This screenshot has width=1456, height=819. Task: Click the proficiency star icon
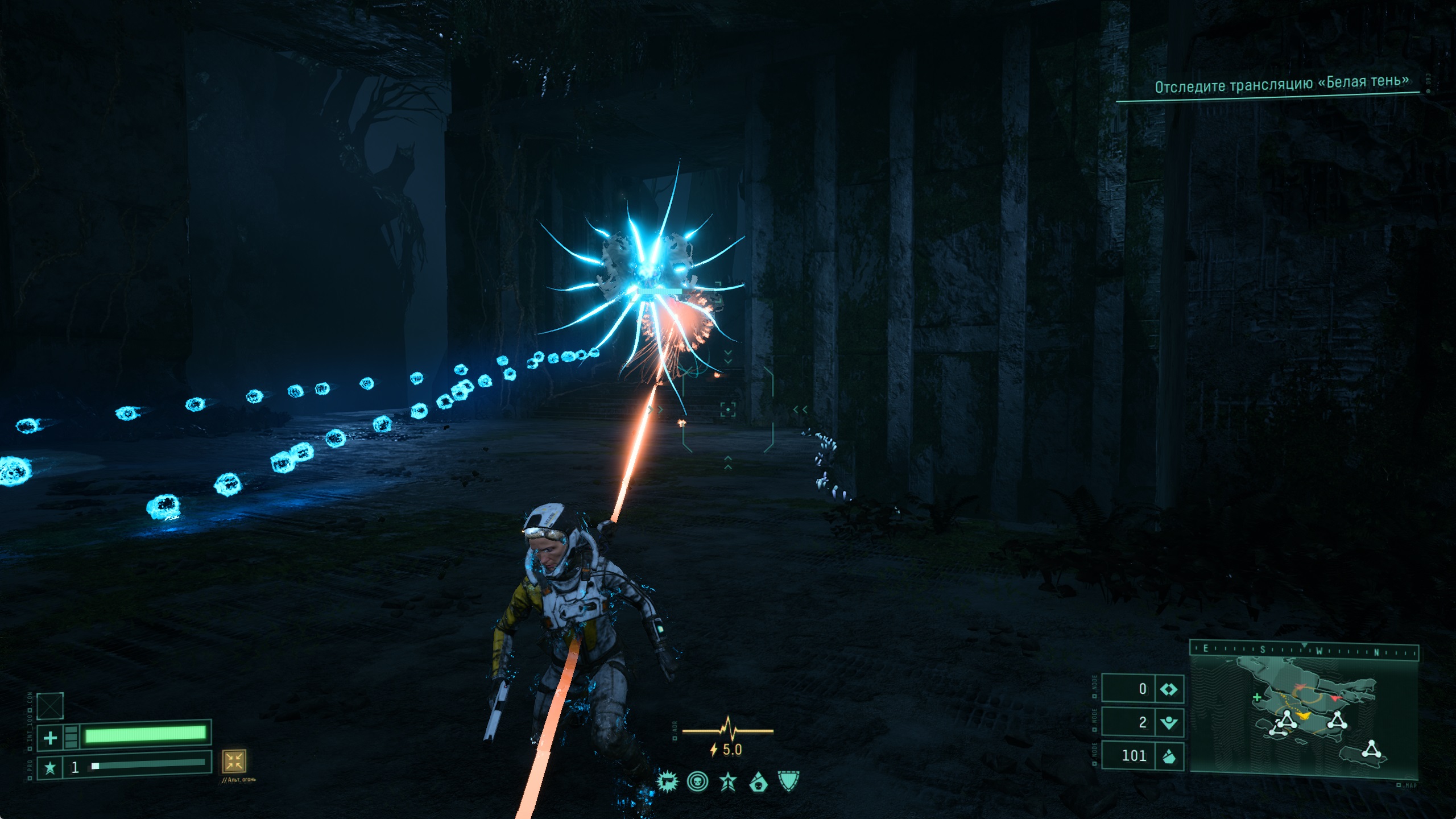click(x=50, y=768)
